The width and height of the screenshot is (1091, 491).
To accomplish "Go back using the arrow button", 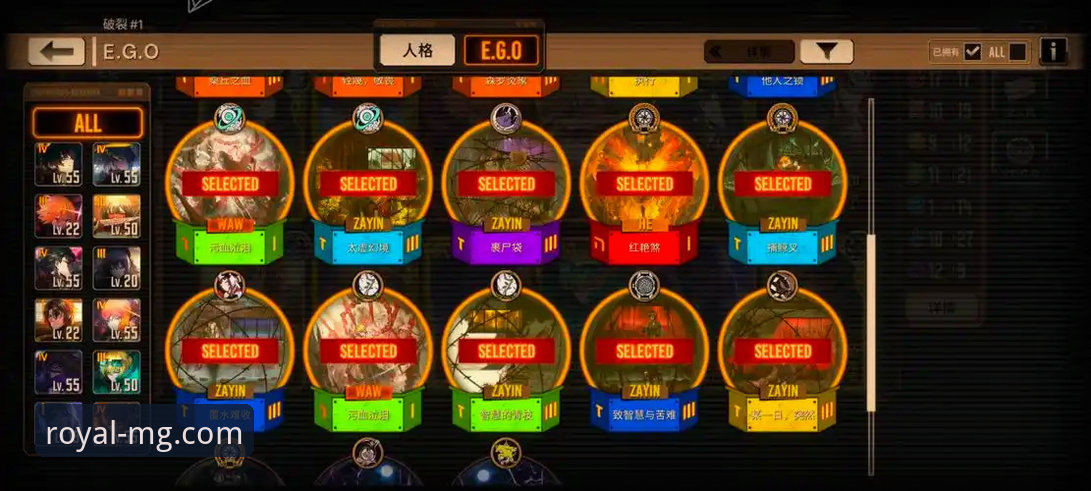I will pyautogui.click(x=56, y=51).
